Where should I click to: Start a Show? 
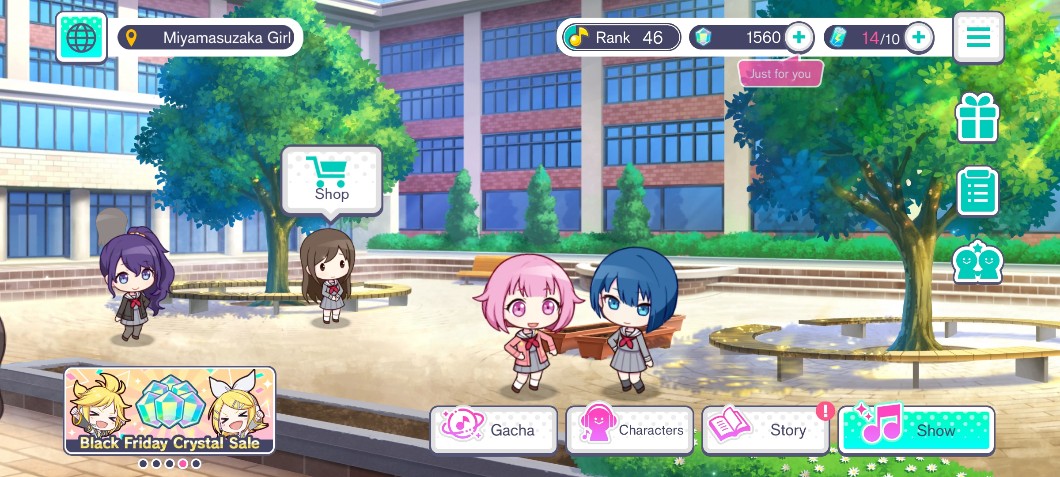916,430
